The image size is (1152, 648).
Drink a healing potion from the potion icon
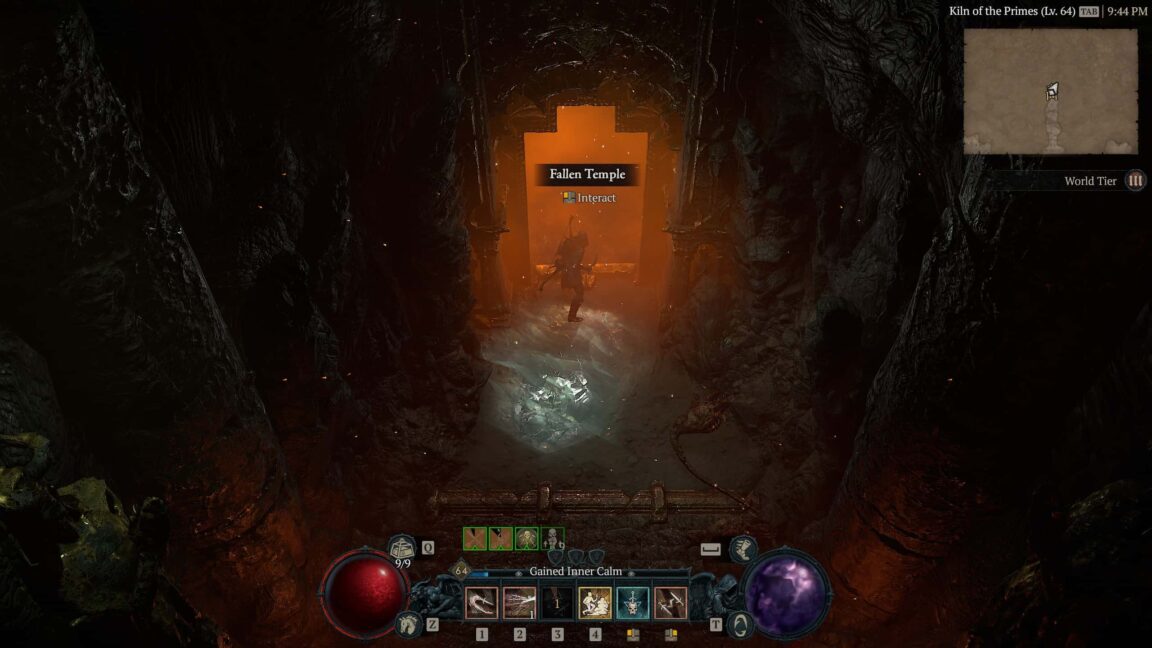403,547
